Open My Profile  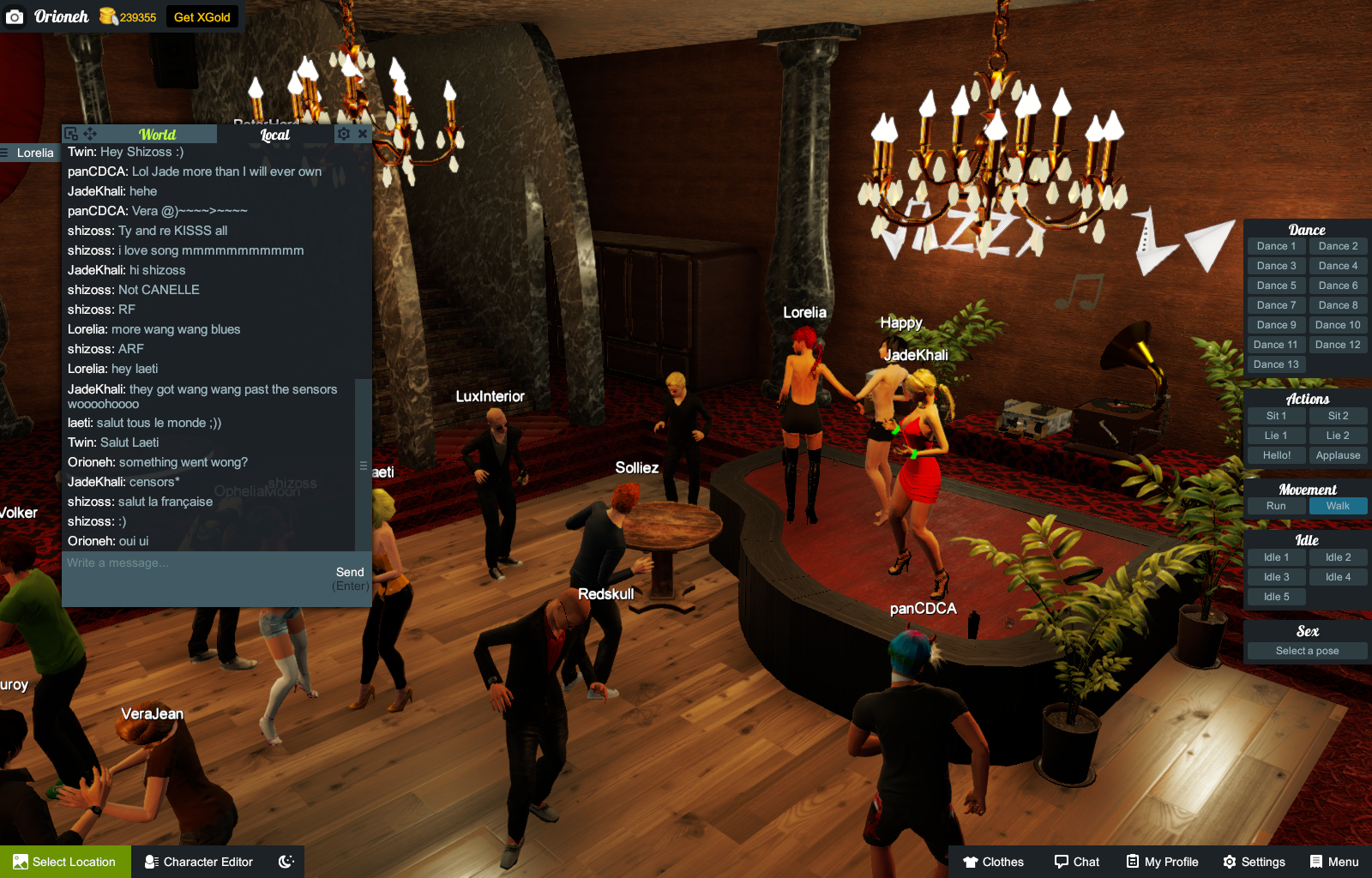click(1162, 862)
